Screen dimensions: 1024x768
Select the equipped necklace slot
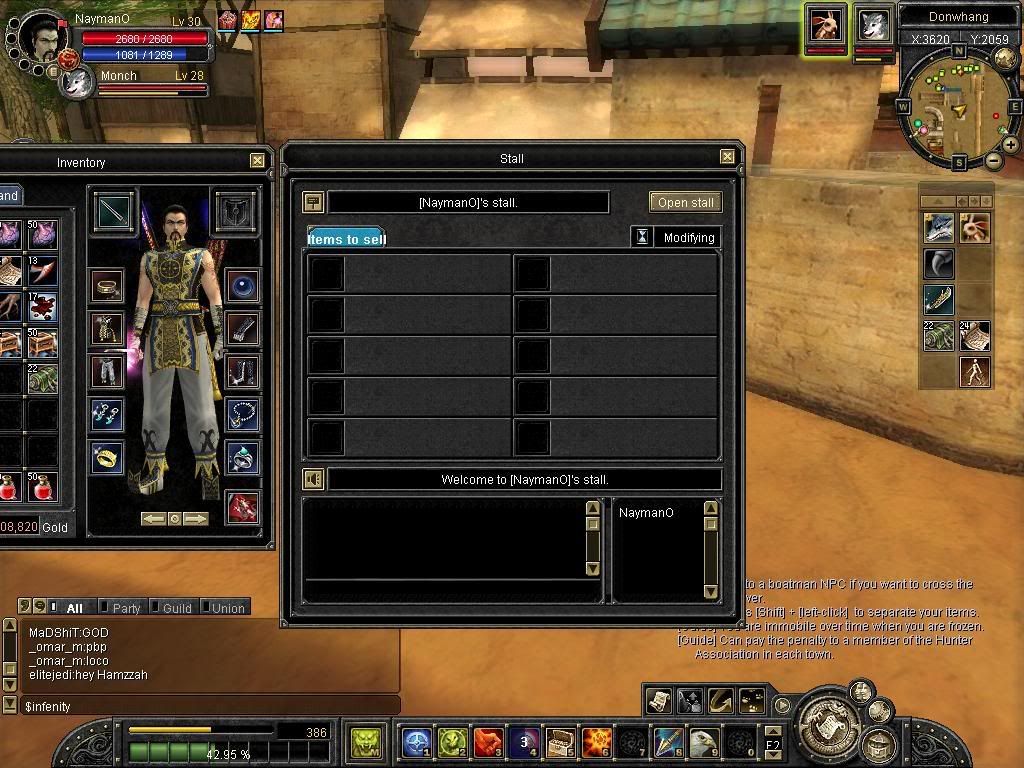click(243, 412)
